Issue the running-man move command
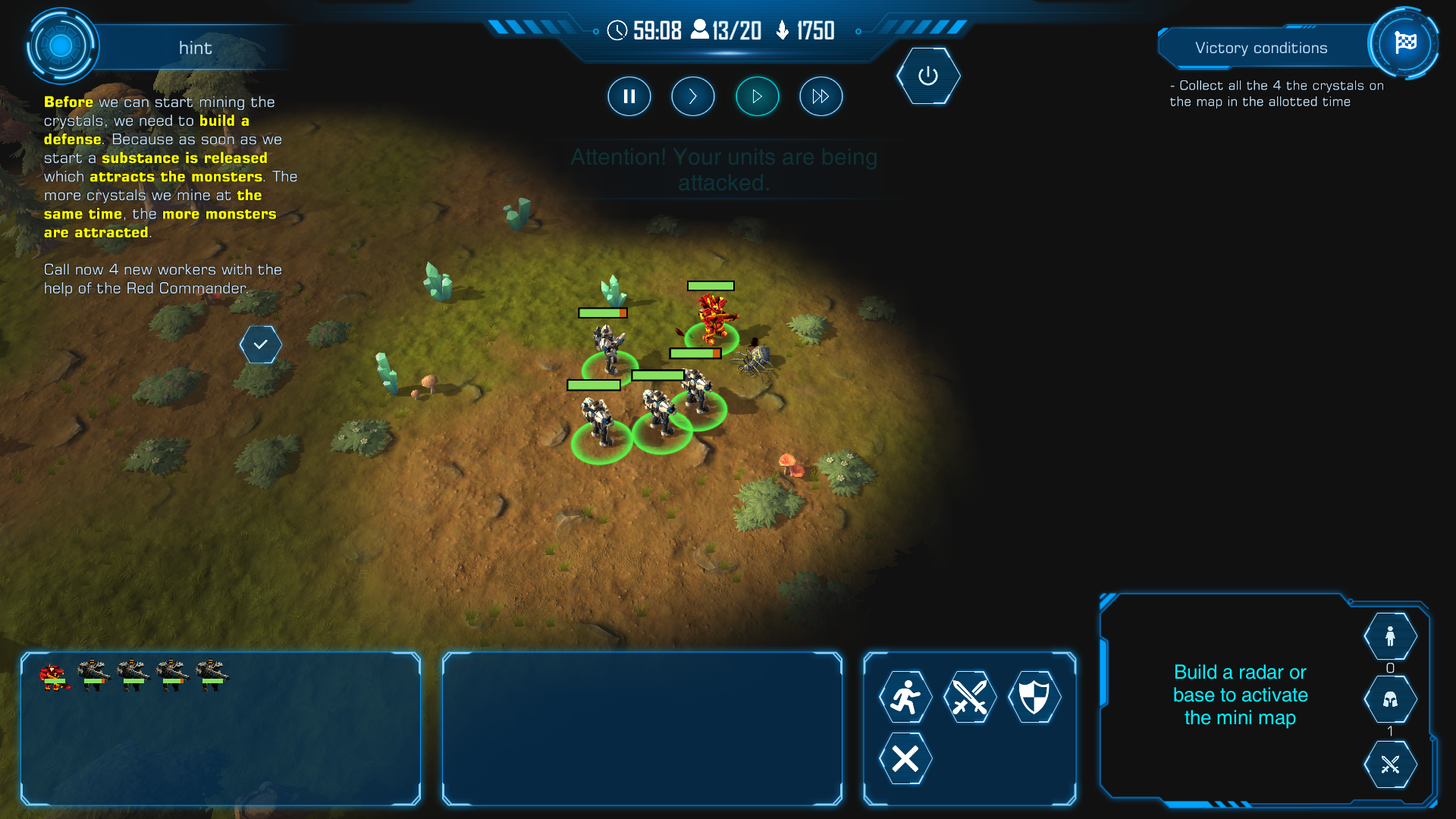Viewport: 1456px width, 819px height. [x=905, y=697]
